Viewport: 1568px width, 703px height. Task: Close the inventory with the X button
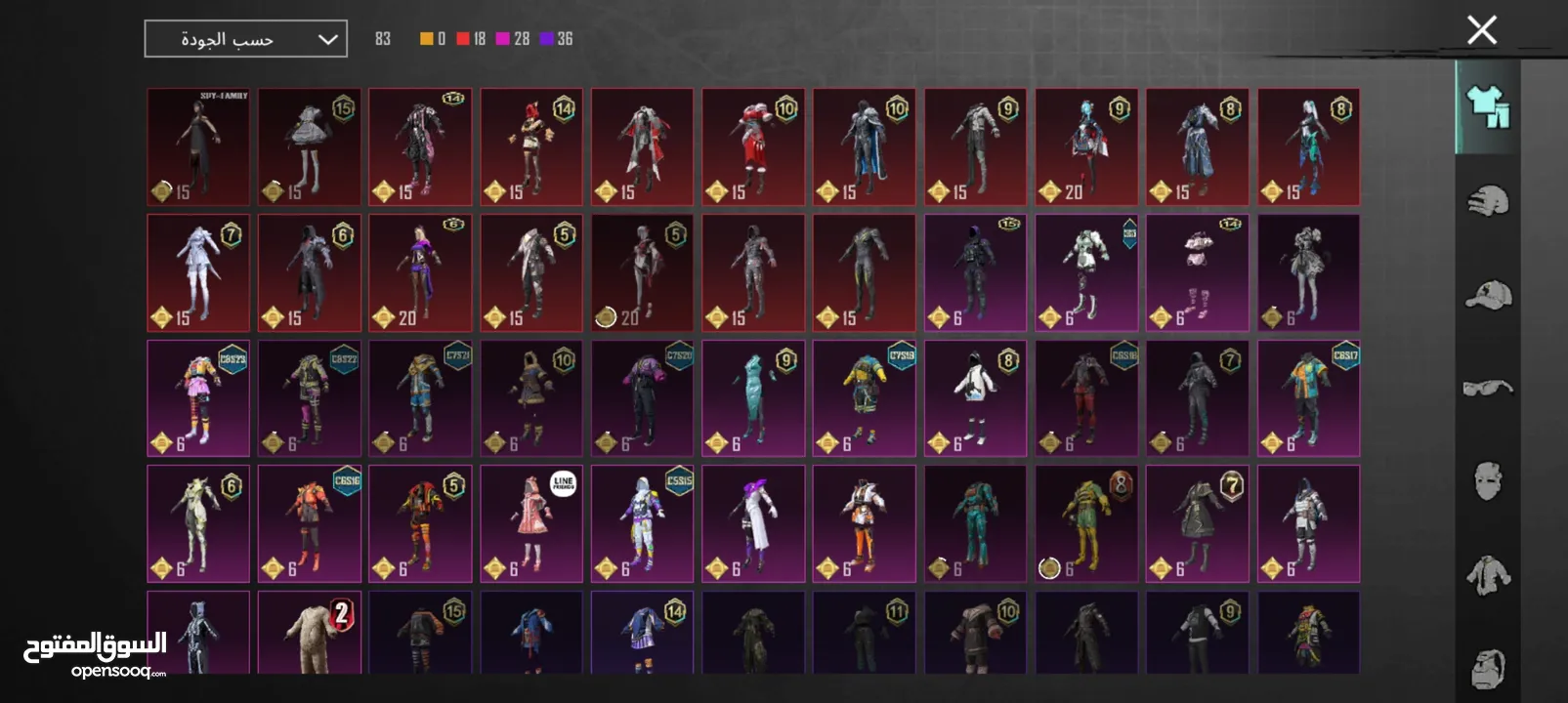[1481, 30]
